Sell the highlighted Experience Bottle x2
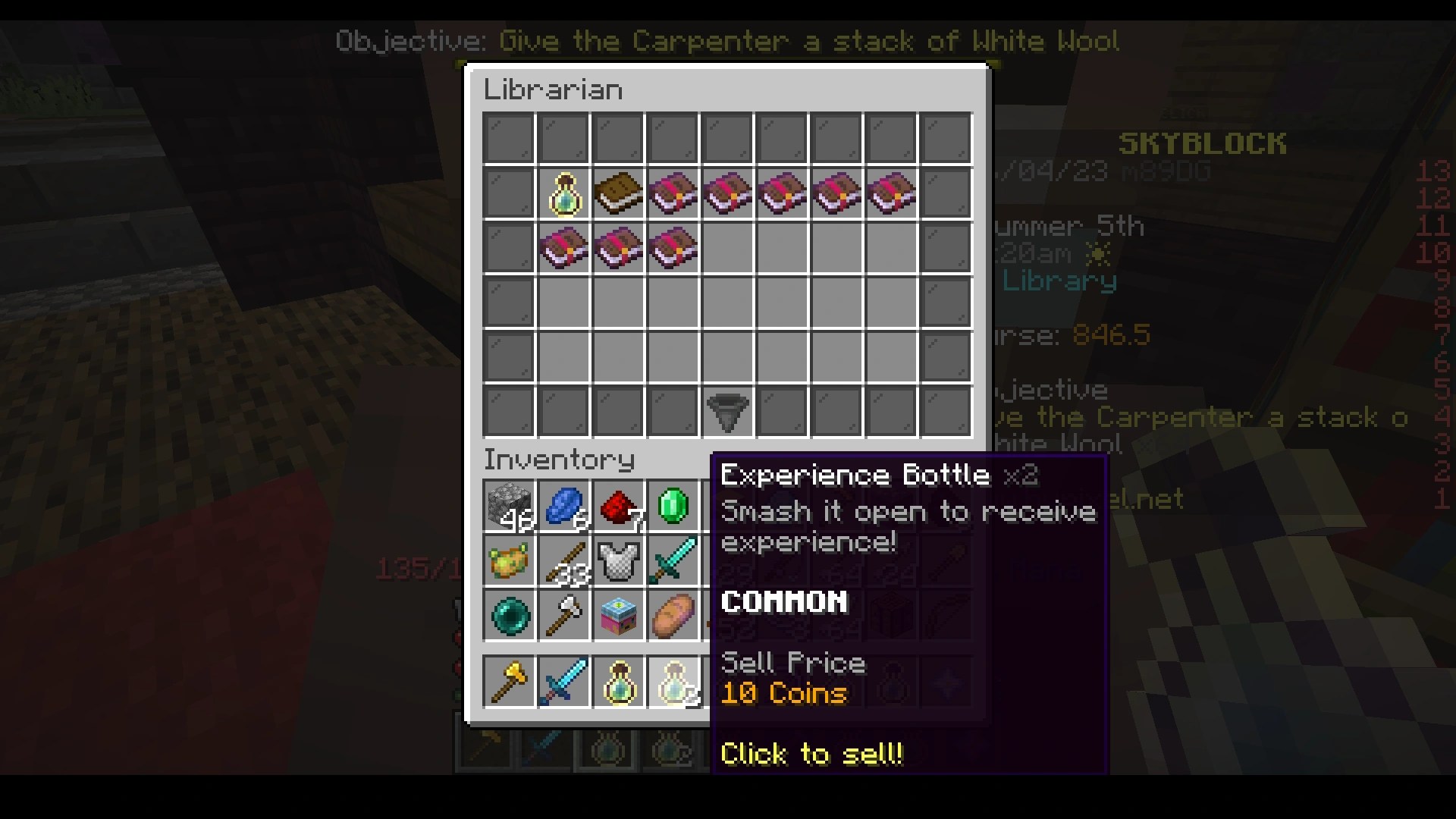 click(673, 680)
